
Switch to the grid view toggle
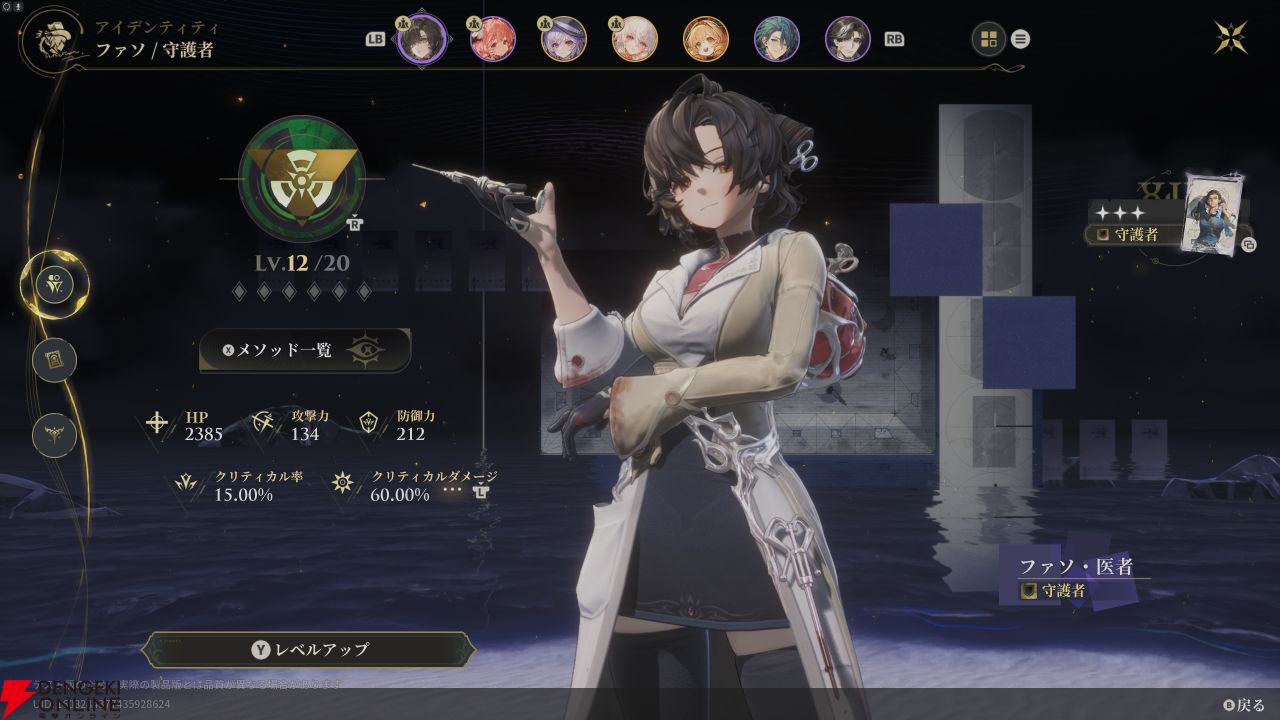tap(989, 39)
